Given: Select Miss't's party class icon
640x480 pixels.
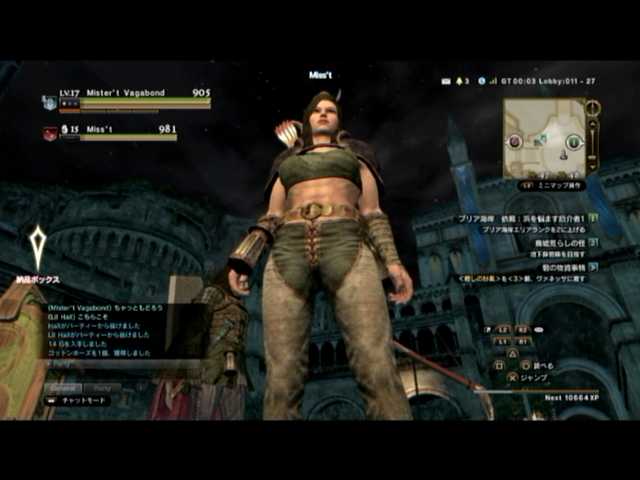Looking at the screenshot, I should (x=49, y=133).
